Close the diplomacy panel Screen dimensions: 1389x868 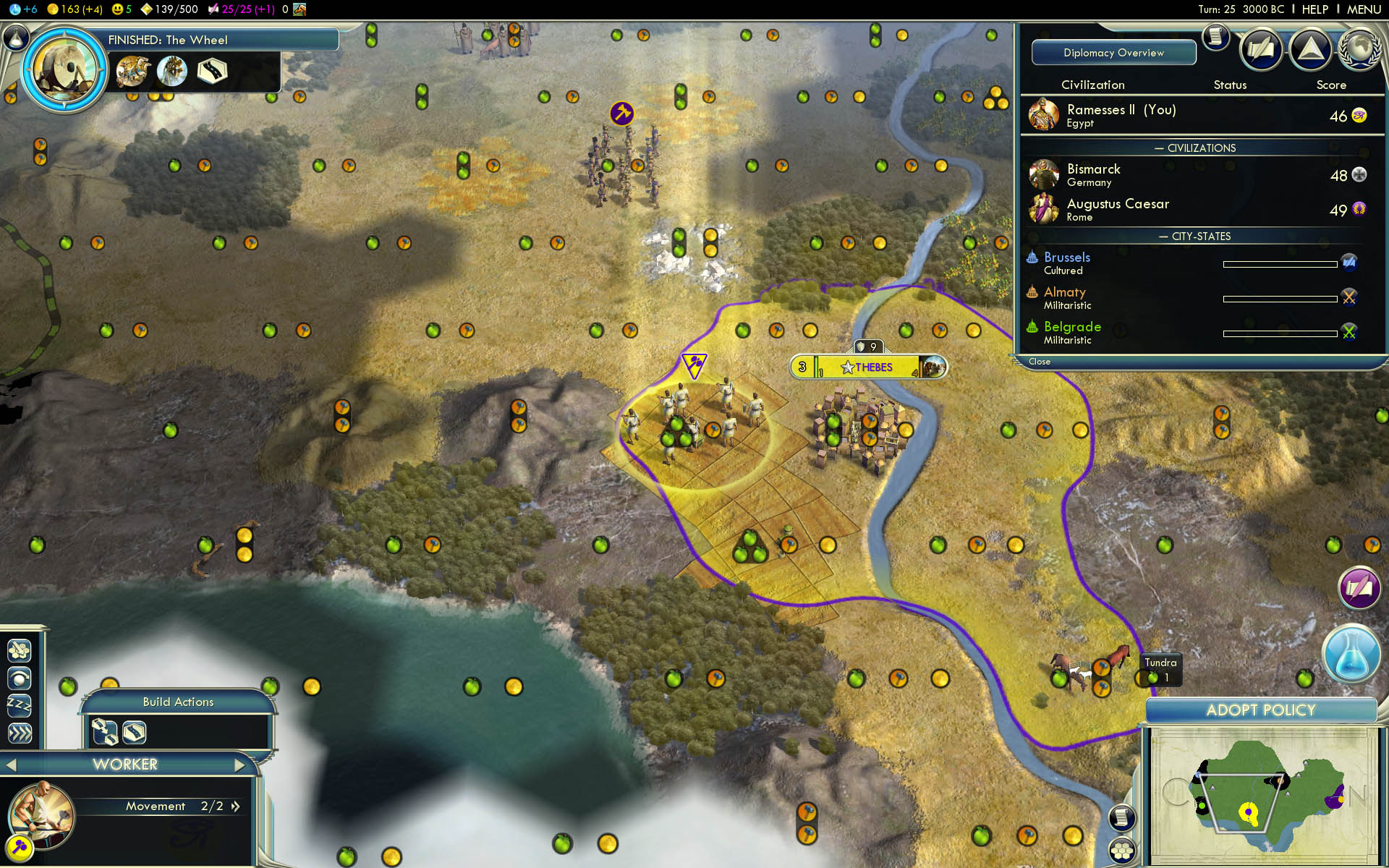point(1040,362)
